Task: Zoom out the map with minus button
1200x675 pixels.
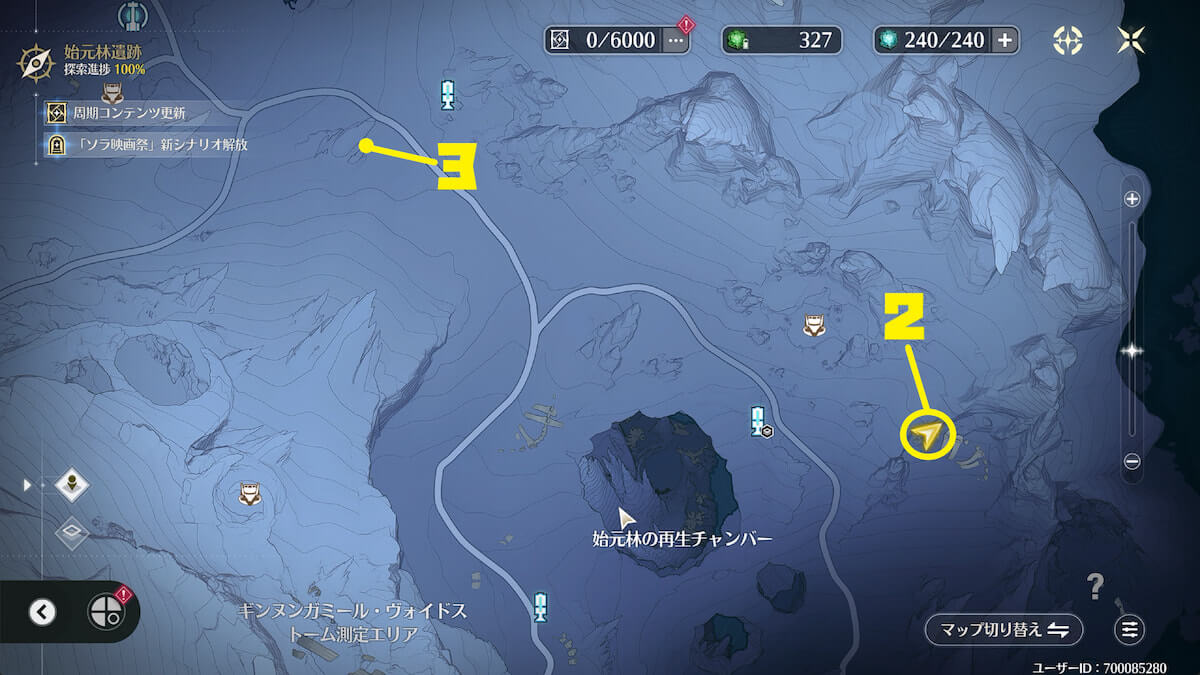Action: point(1132,461)
